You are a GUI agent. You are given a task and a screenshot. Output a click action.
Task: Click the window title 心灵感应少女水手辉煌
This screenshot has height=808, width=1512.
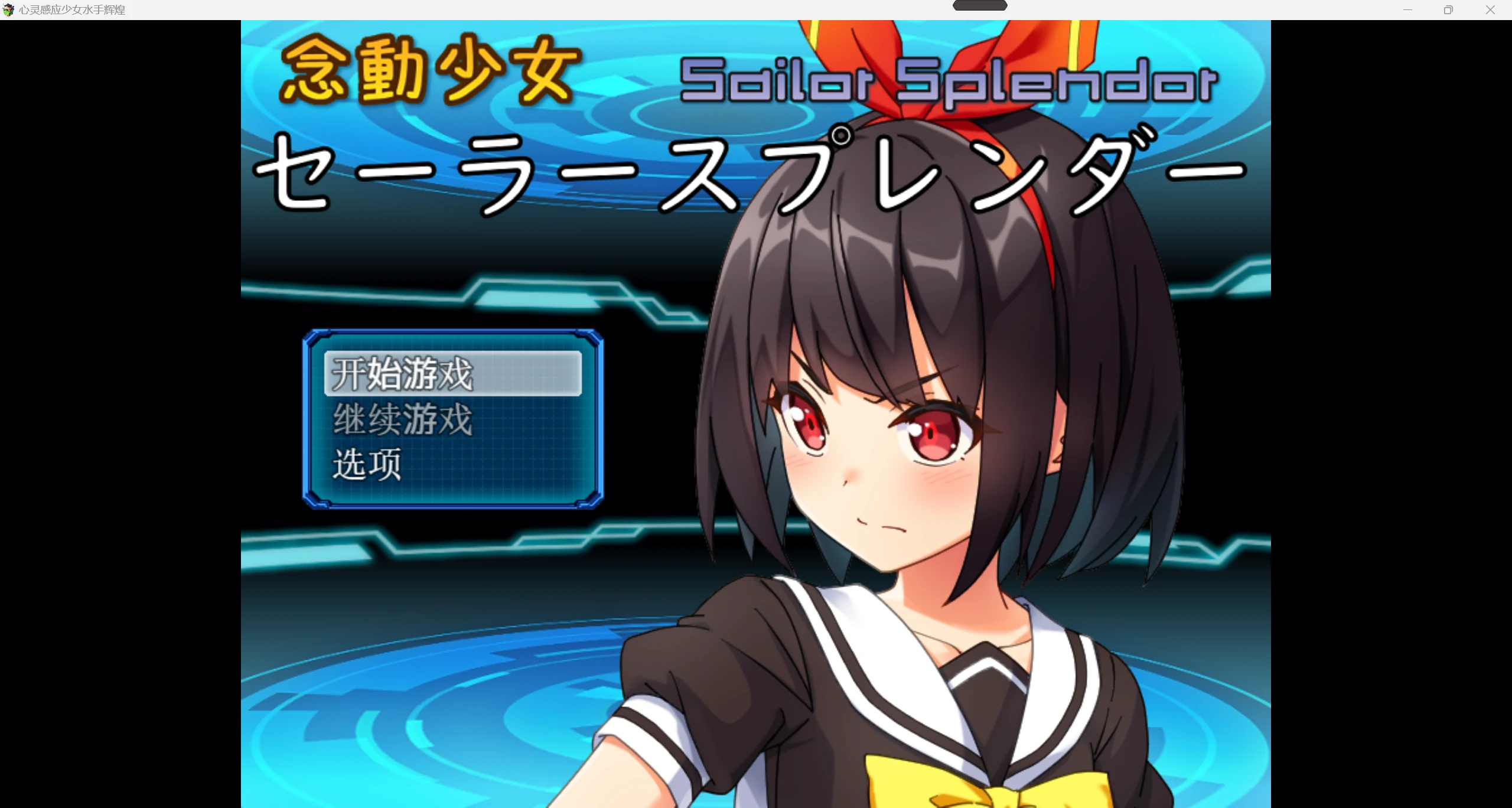click(72, 9)
